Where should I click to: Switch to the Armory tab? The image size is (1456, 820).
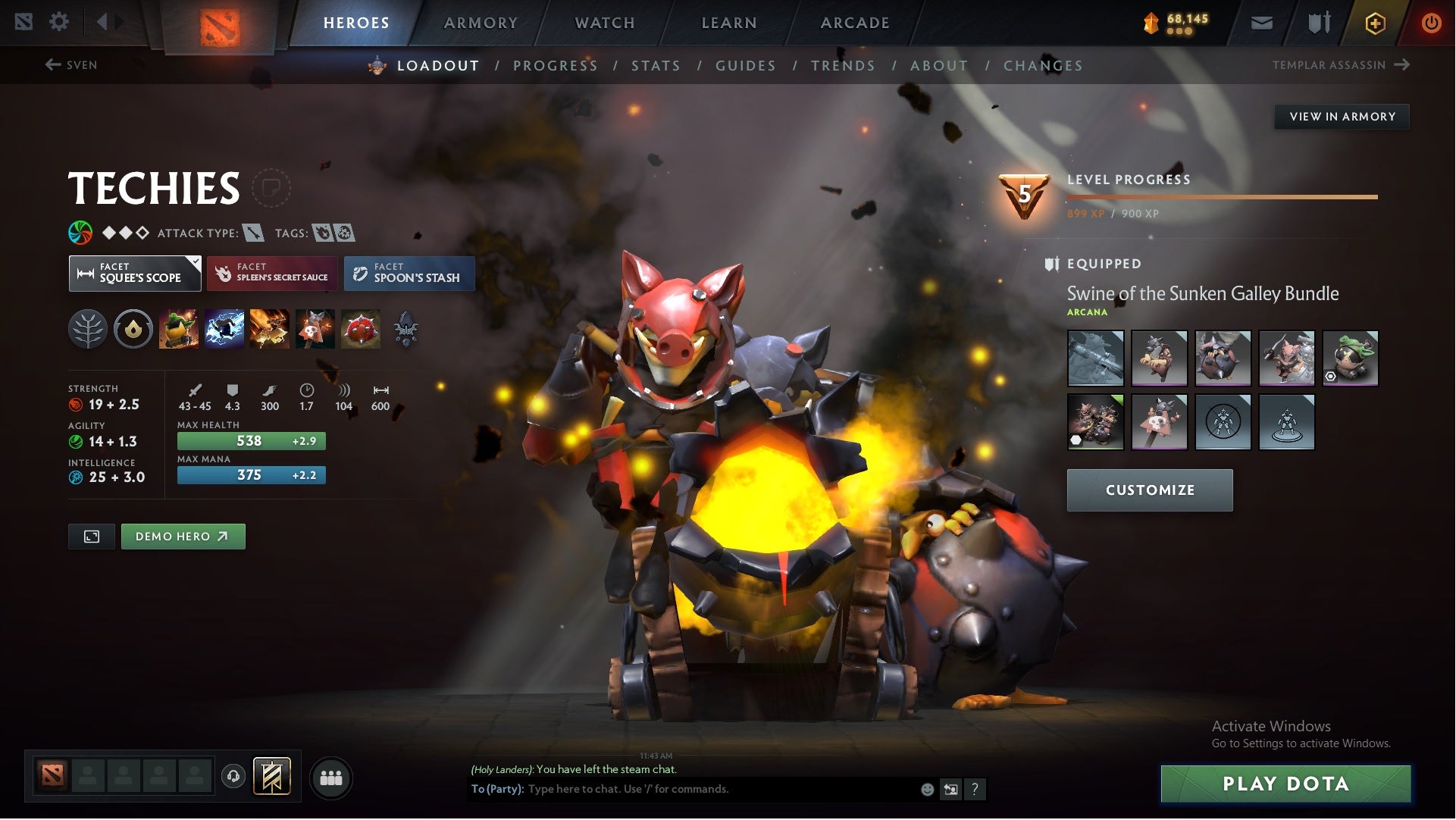point(481,22)
